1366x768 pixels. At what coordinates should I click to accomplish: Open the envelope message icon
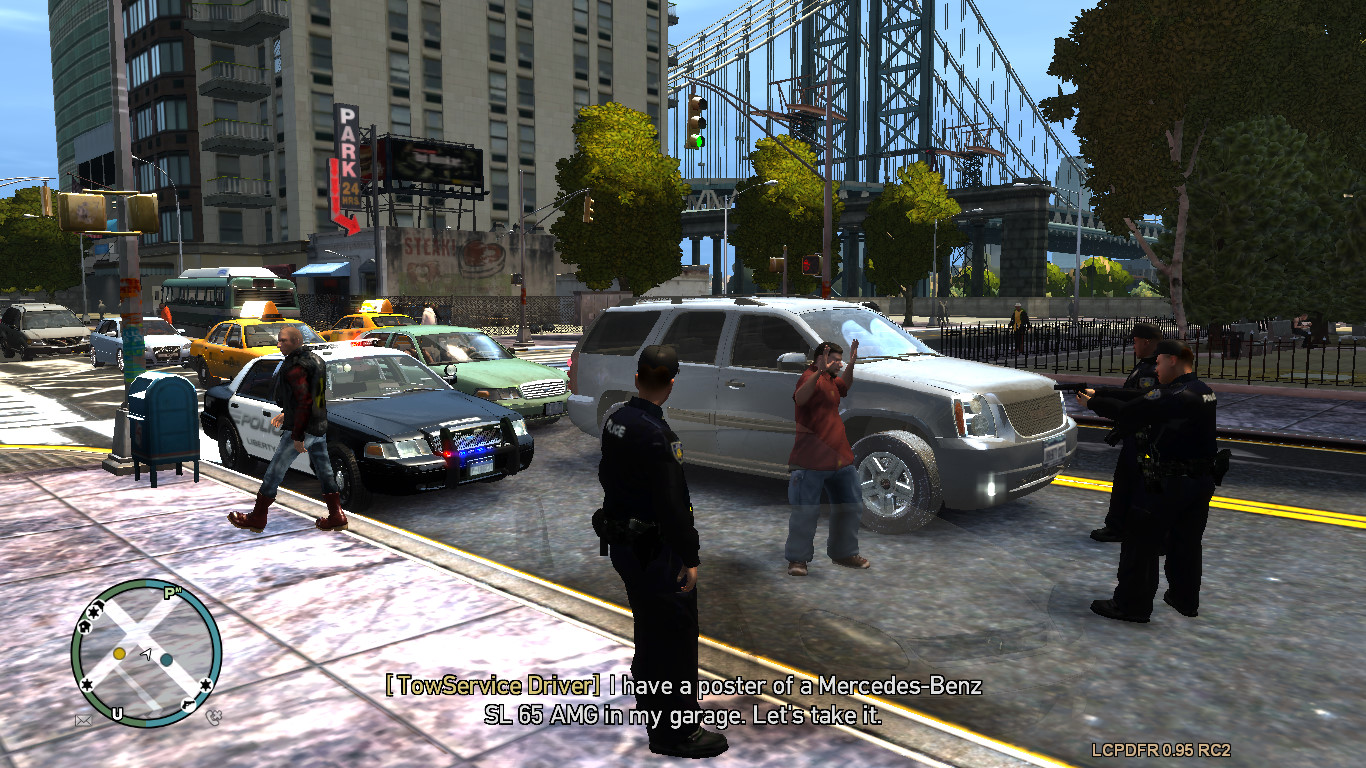click(84, 719)
